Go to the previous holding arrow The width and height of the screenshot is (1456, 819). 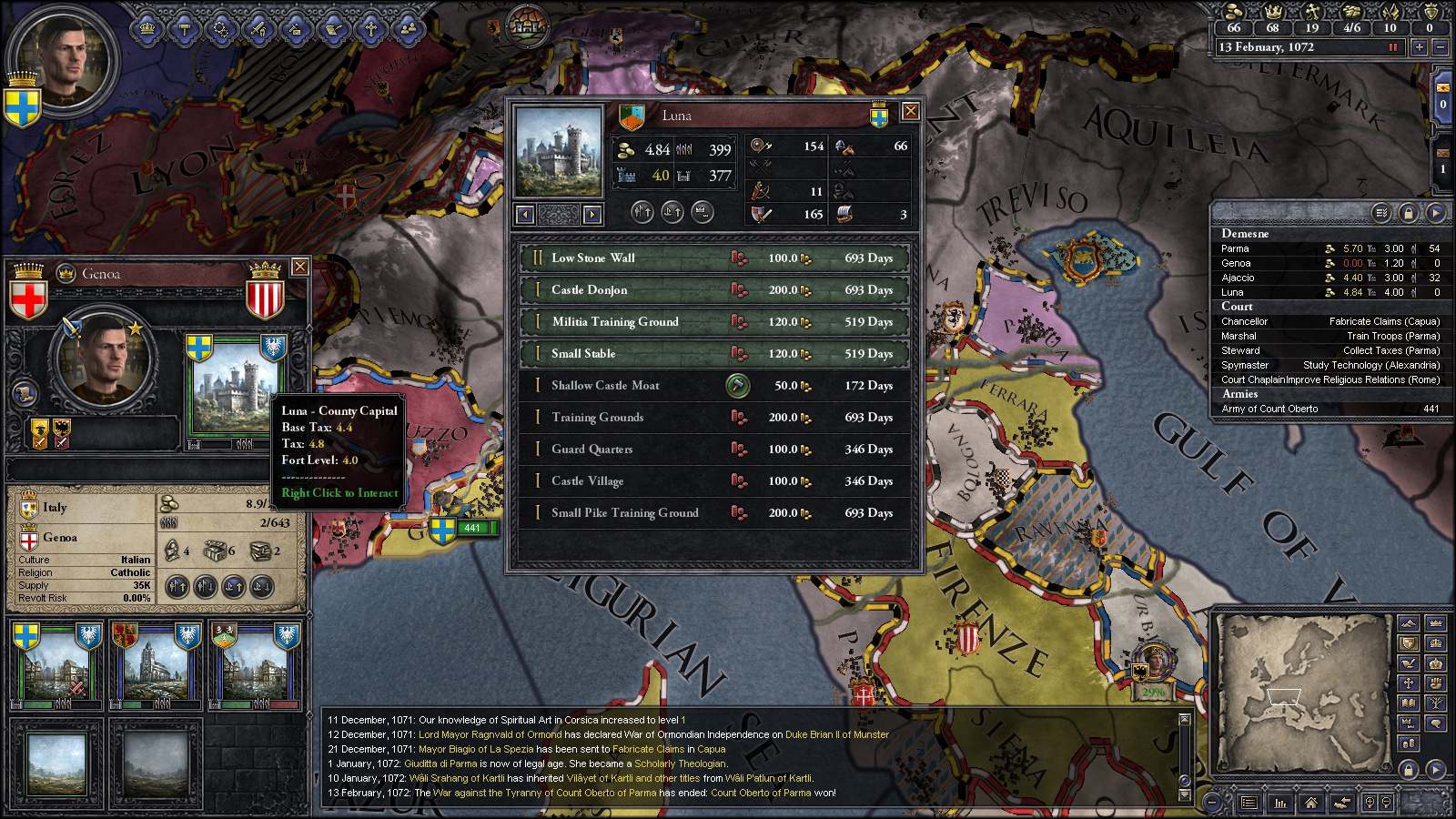click(x=524, y=215)
